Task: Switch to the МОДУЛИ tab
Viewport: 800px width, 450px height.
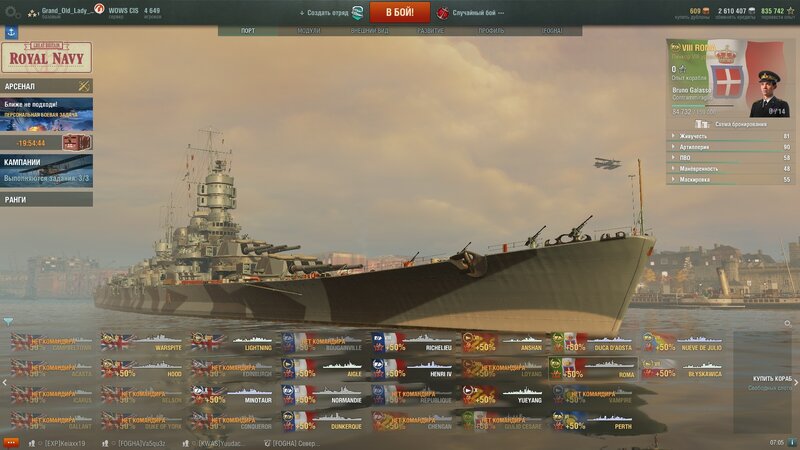Action: pyautogui.click(x=309, y=31)
